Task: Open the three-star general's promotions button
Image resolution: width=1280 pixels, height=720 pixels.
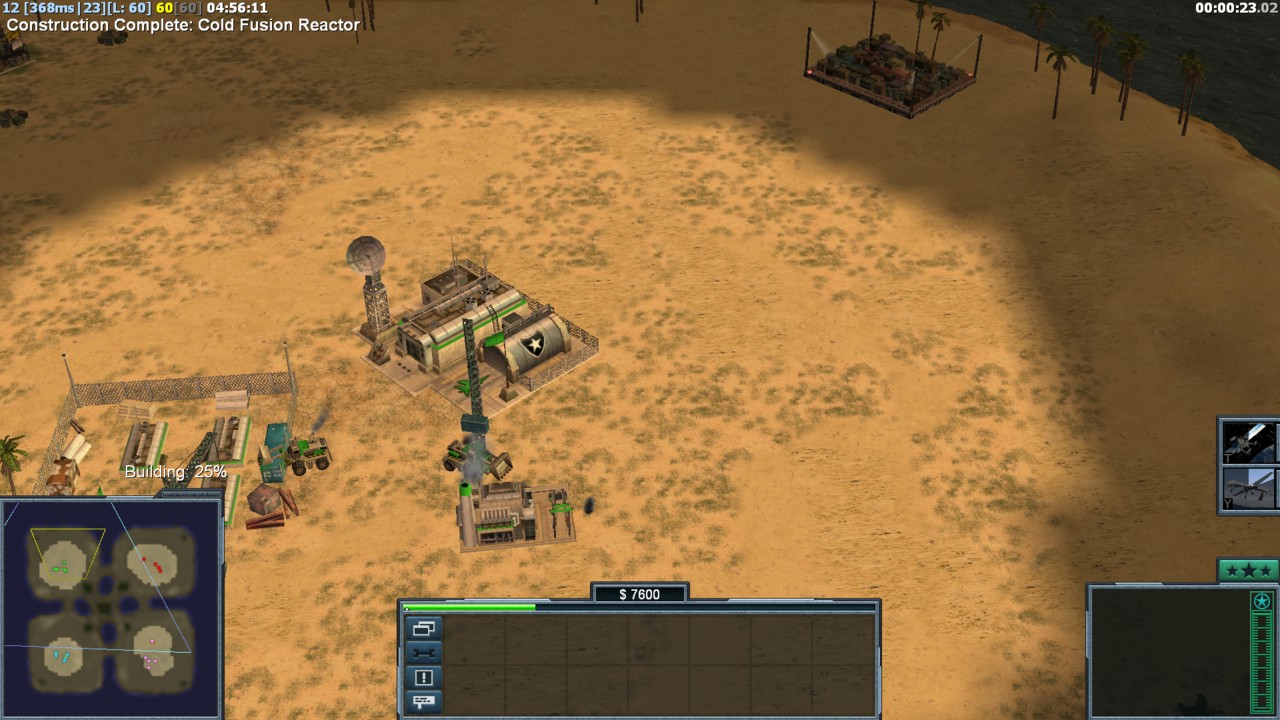Action: tap(1248, 571)
